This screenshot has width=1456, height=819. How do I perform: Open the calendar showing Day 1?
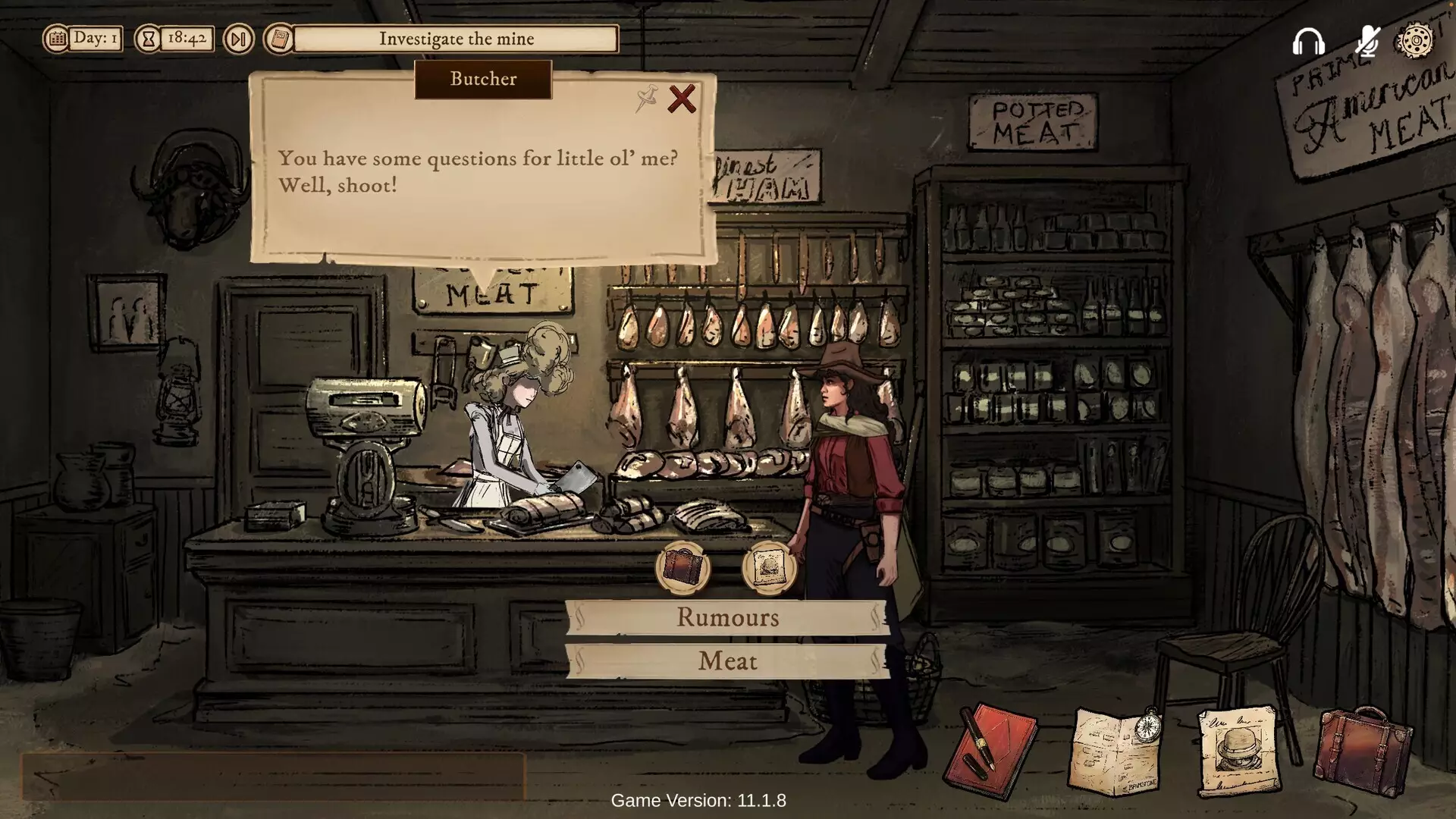(59, 38)
